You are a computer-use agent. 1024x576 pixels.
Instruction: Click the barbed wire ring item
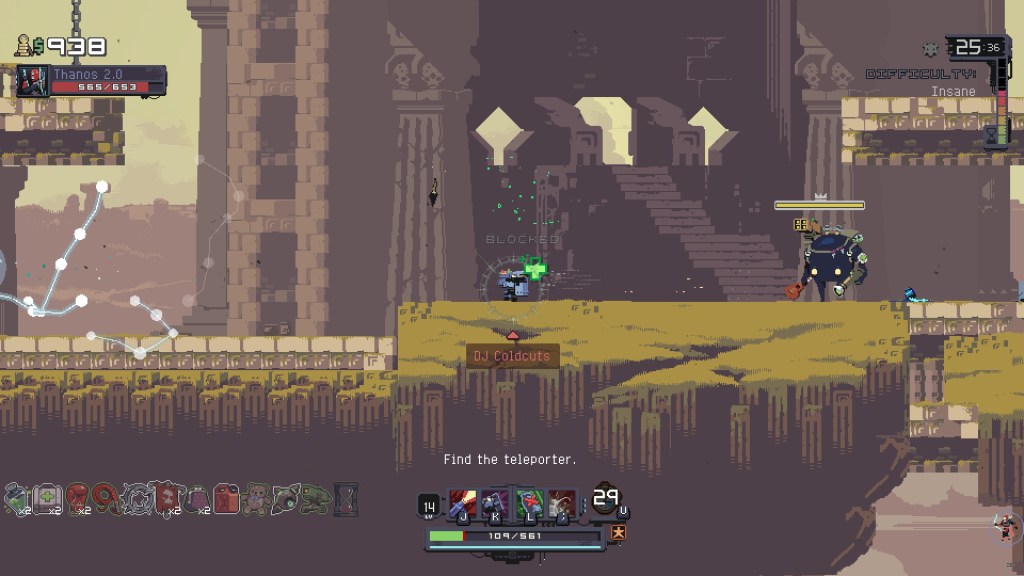coord(137,497)
